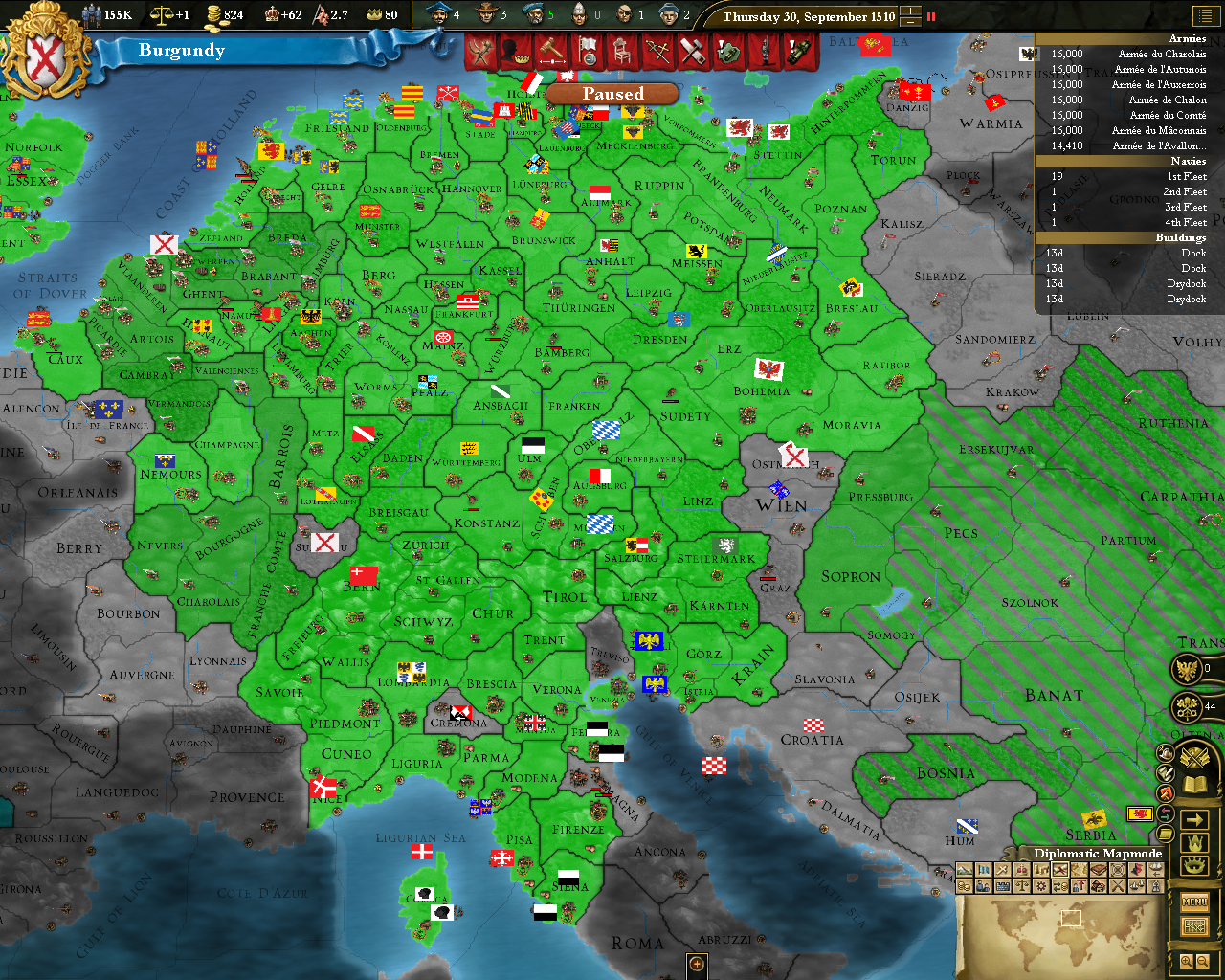Collapse the right sidebar (golden arrow icon)
Image resolution: width=1225 pixels, height=980 pixels.
pyautogui.click(x=1194, y=817)
